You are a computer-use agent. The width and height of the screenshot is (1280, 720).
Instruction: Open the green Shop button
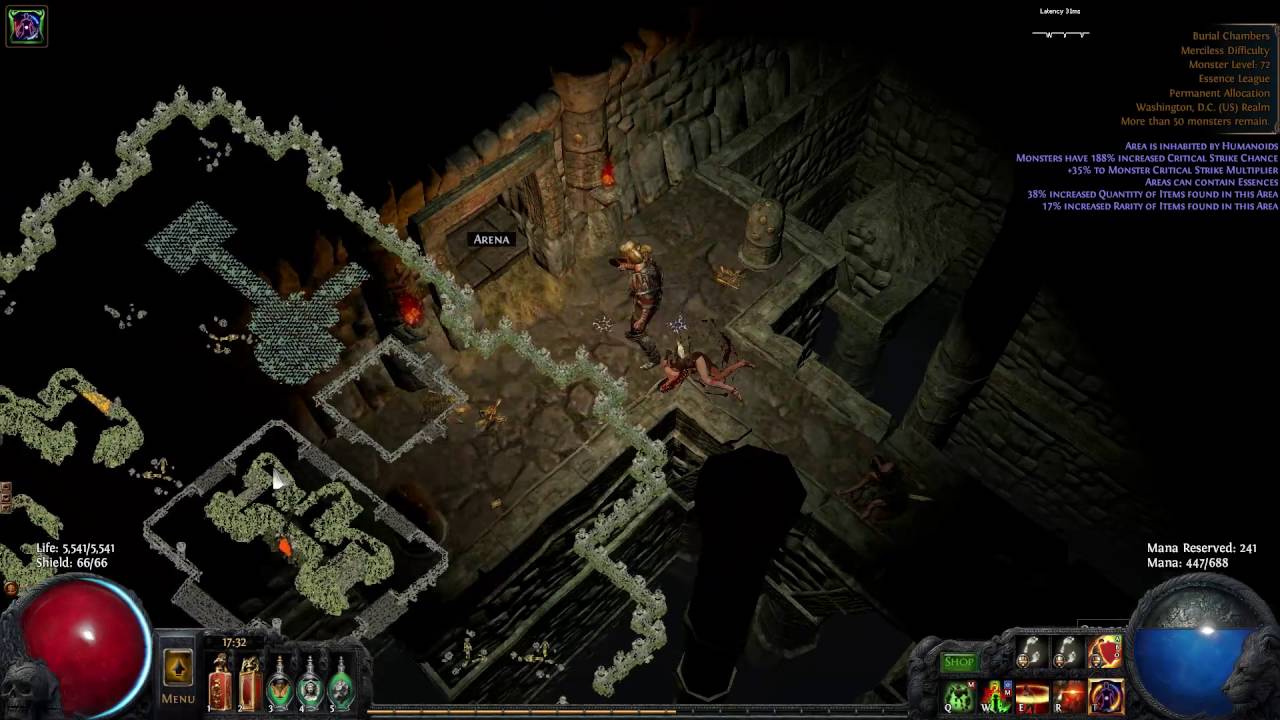coord(958,662)
